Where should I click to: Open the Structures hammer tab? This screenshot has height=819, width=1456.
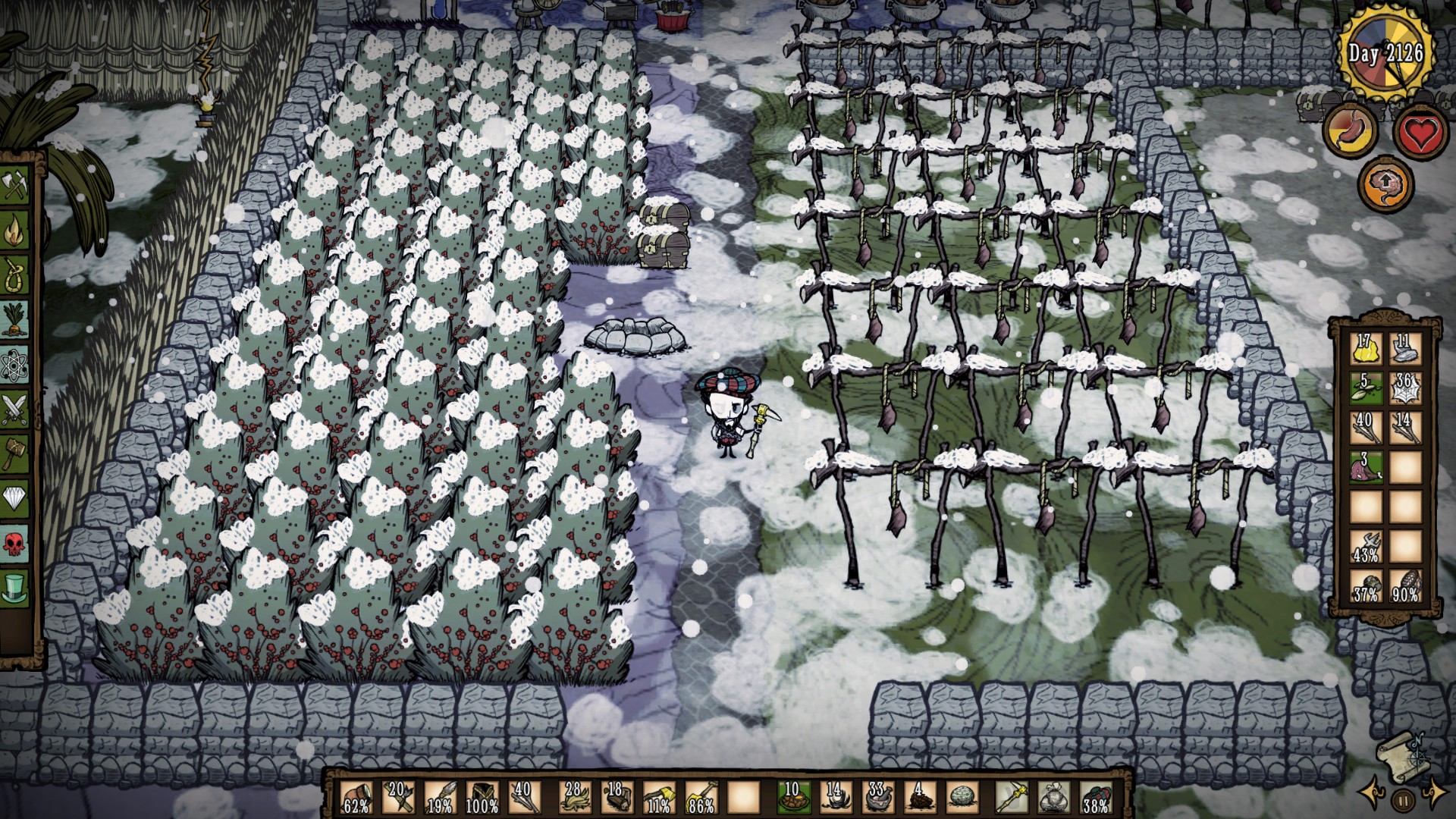[x=15, y=453]
